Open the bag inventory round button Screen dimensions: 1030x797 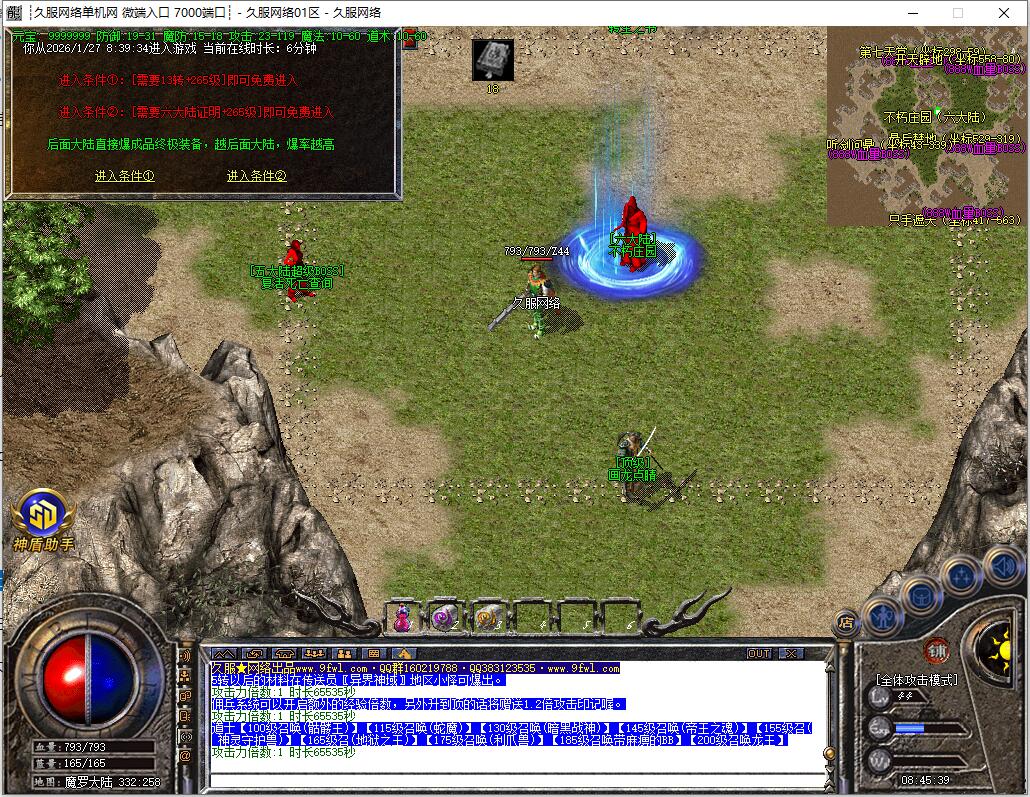(920, 595)
